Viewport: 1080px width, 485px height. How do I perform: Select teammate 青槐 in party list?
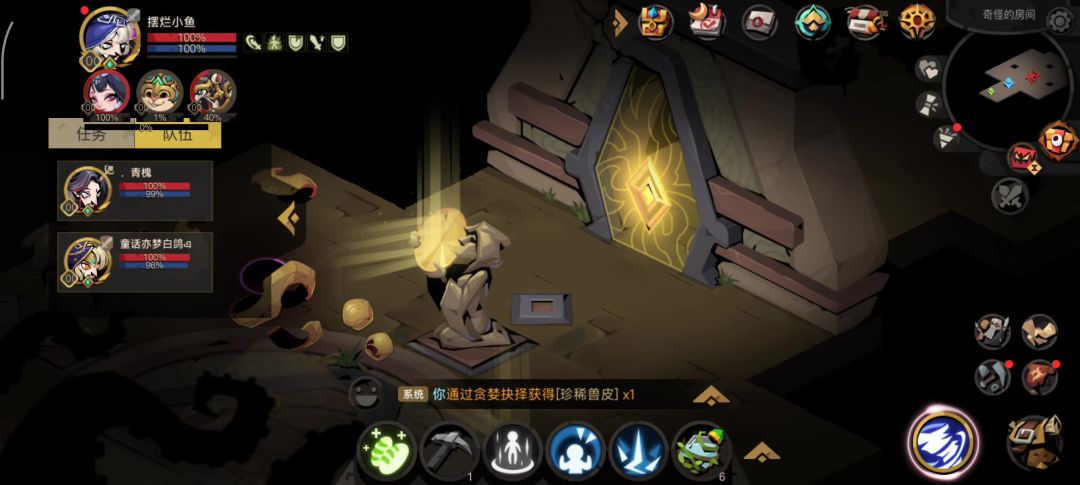click(x=135, y=190)
